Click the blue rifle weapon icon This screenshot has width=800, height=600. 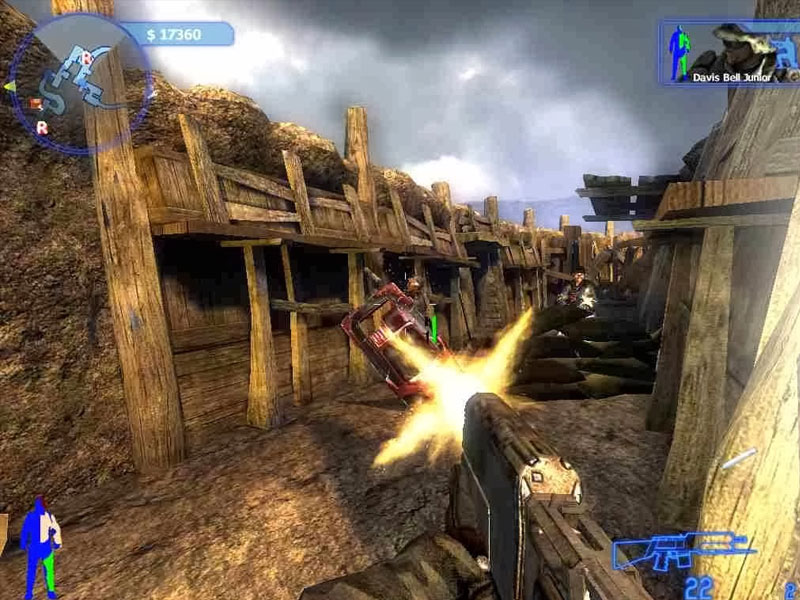(x=683, y=549)
